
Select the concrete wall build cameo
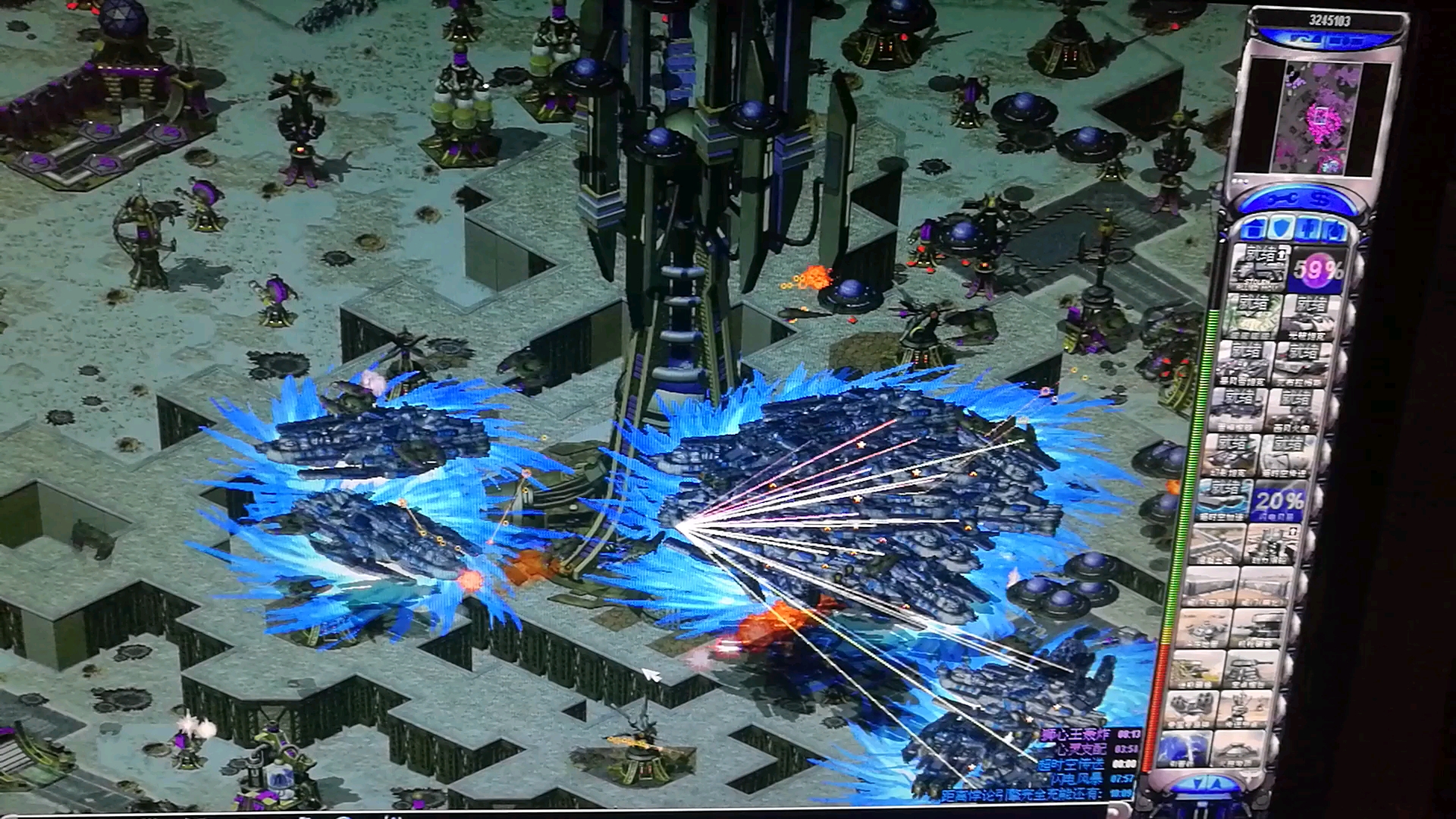[x=1216, y=545]
